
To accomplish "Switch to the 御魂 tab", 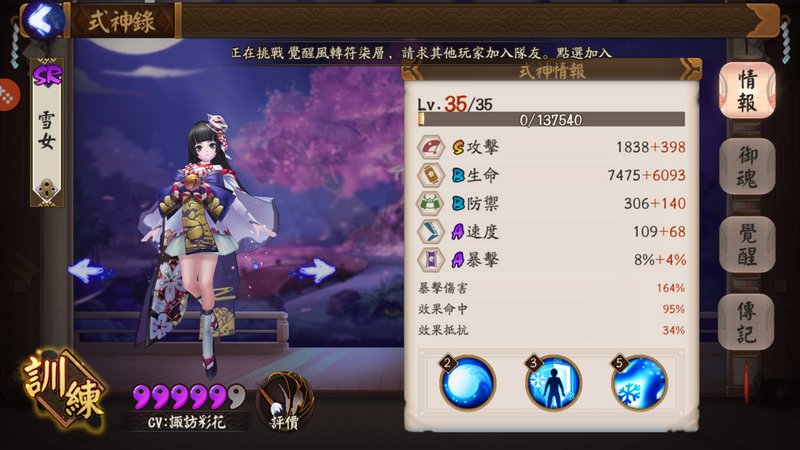I will (746, 166).
